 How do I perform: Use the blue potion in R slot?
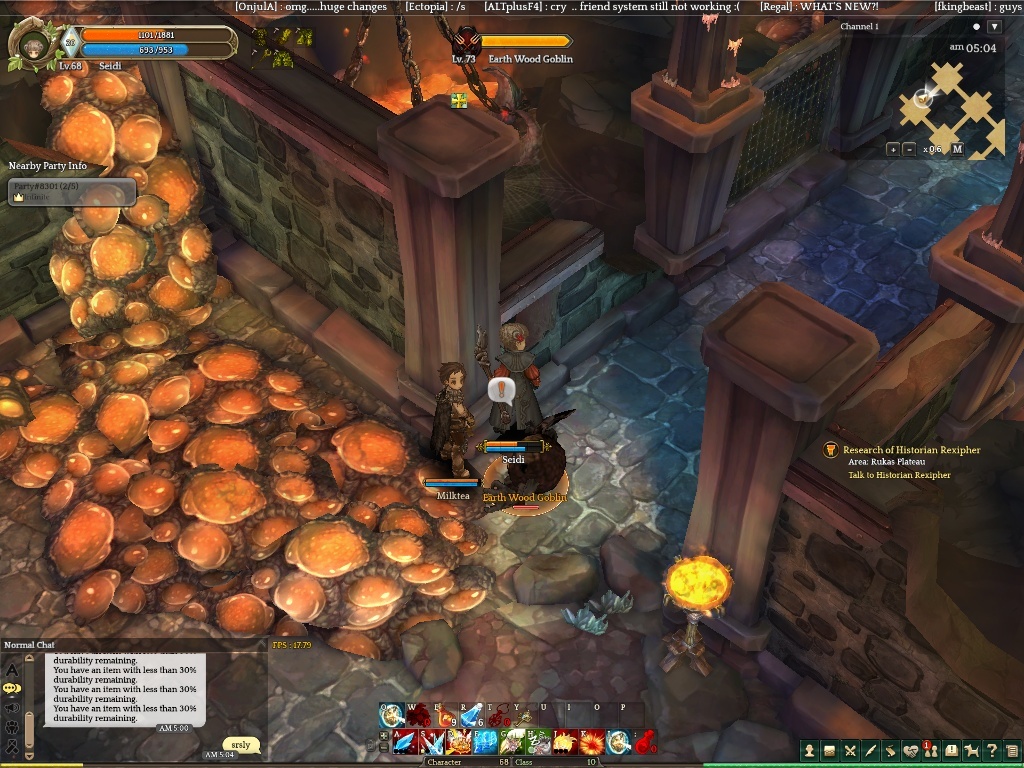470,716
